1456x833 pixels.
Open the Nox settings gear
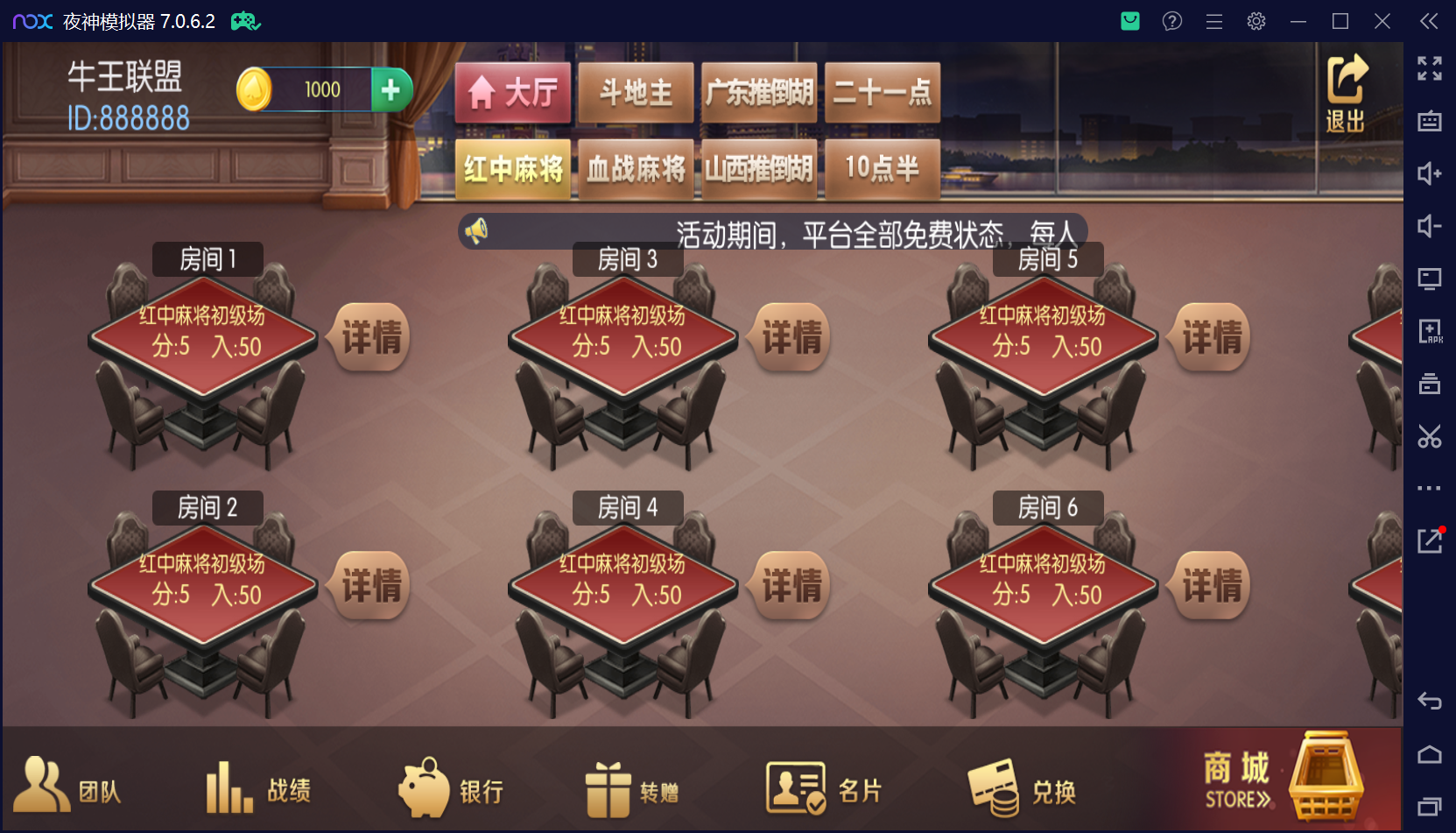point(1256,20)
